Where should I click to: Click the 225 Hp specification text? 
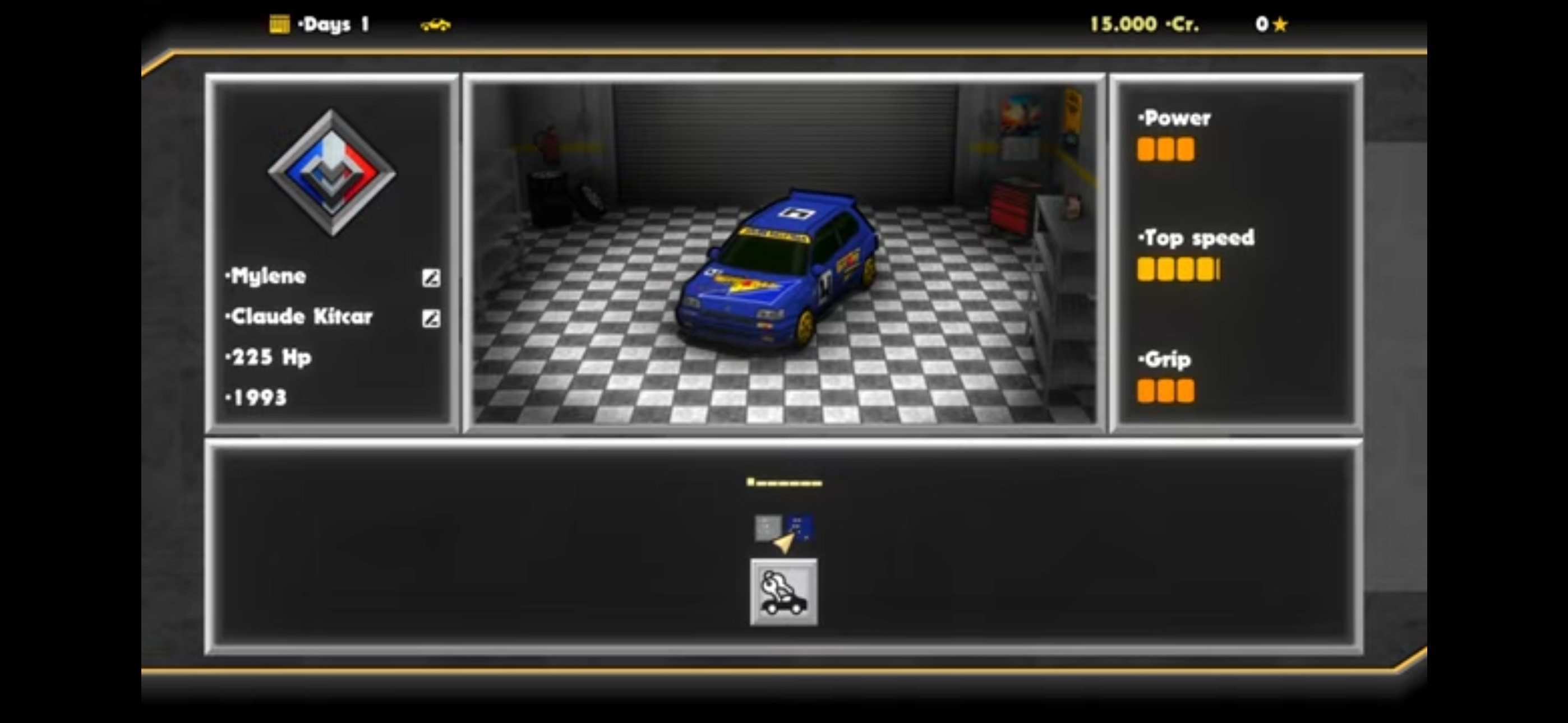point(268,358)
